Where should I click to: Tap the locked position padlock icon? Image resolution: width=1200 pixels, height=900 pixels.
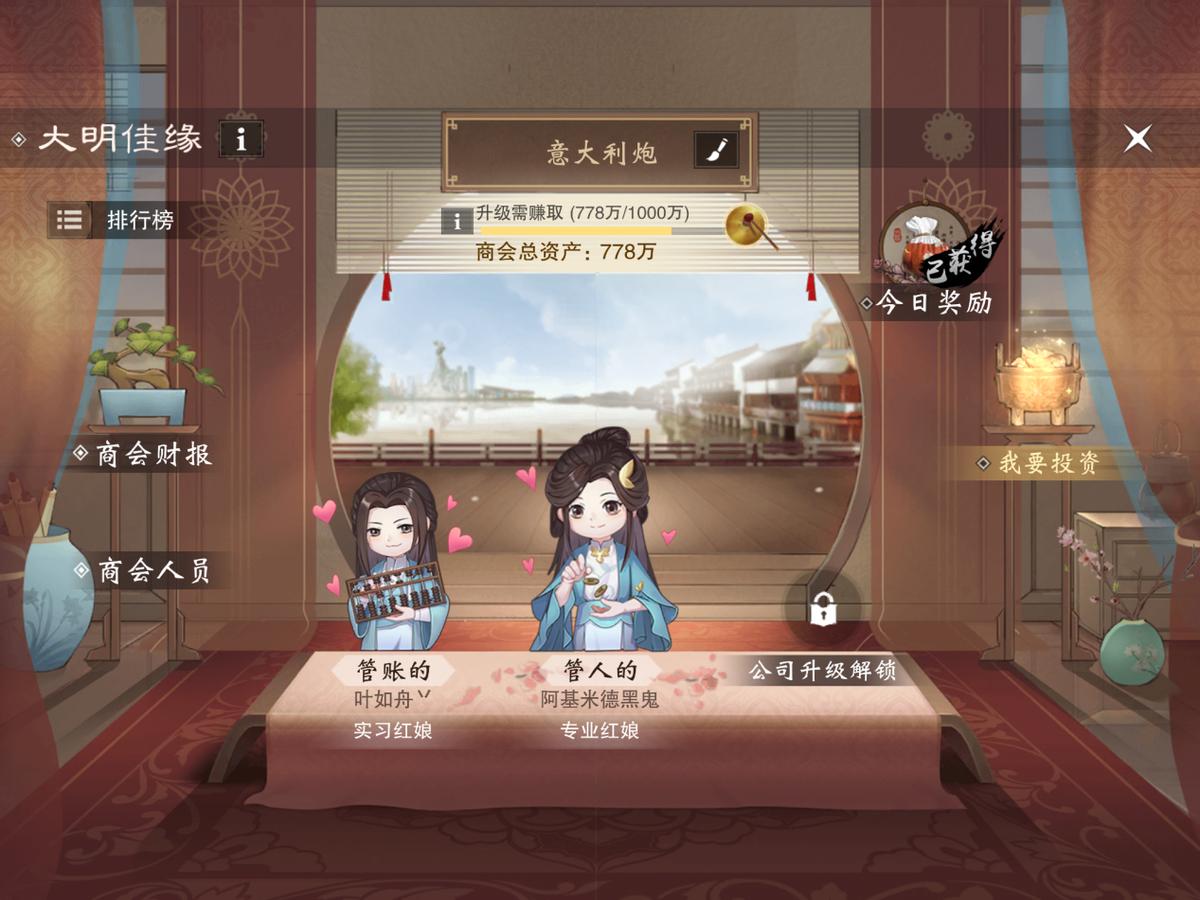tap(822, 607)
